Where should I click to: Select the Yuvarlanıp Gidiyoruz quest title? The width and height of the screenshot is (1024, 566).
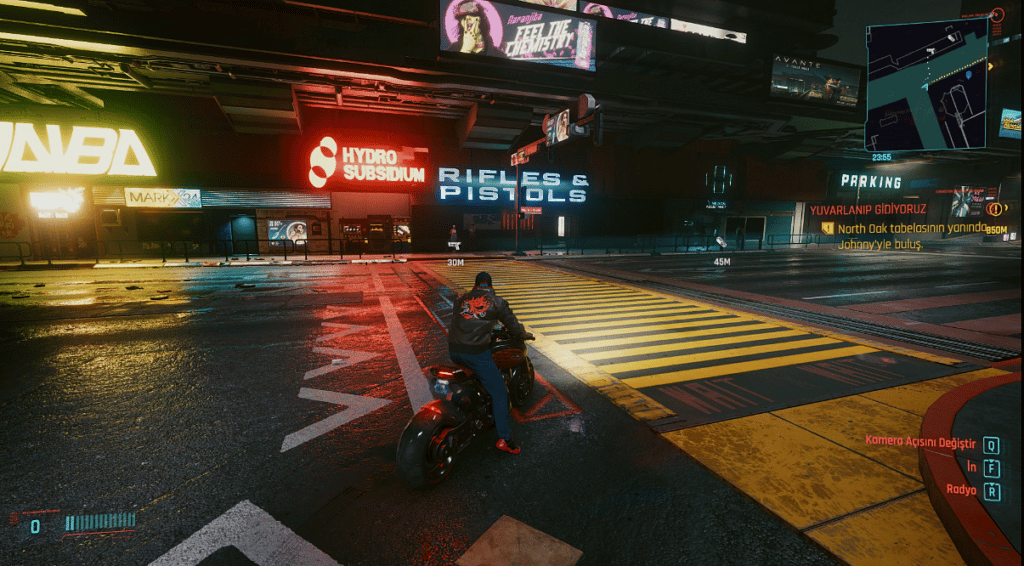click(868, 210)
